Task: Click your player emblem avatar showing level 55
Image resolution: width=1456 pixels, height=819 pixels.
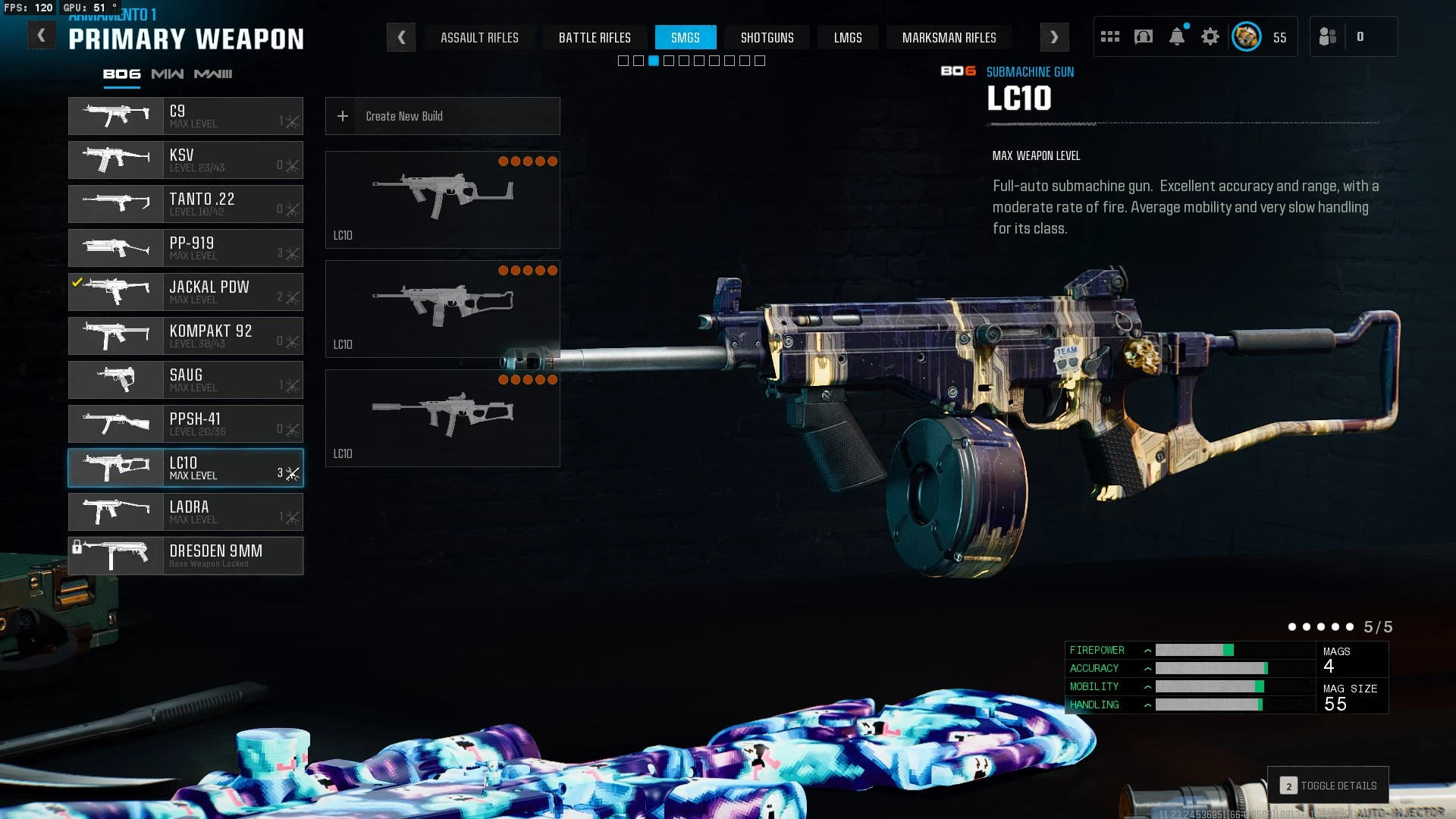Action: 1246,36
